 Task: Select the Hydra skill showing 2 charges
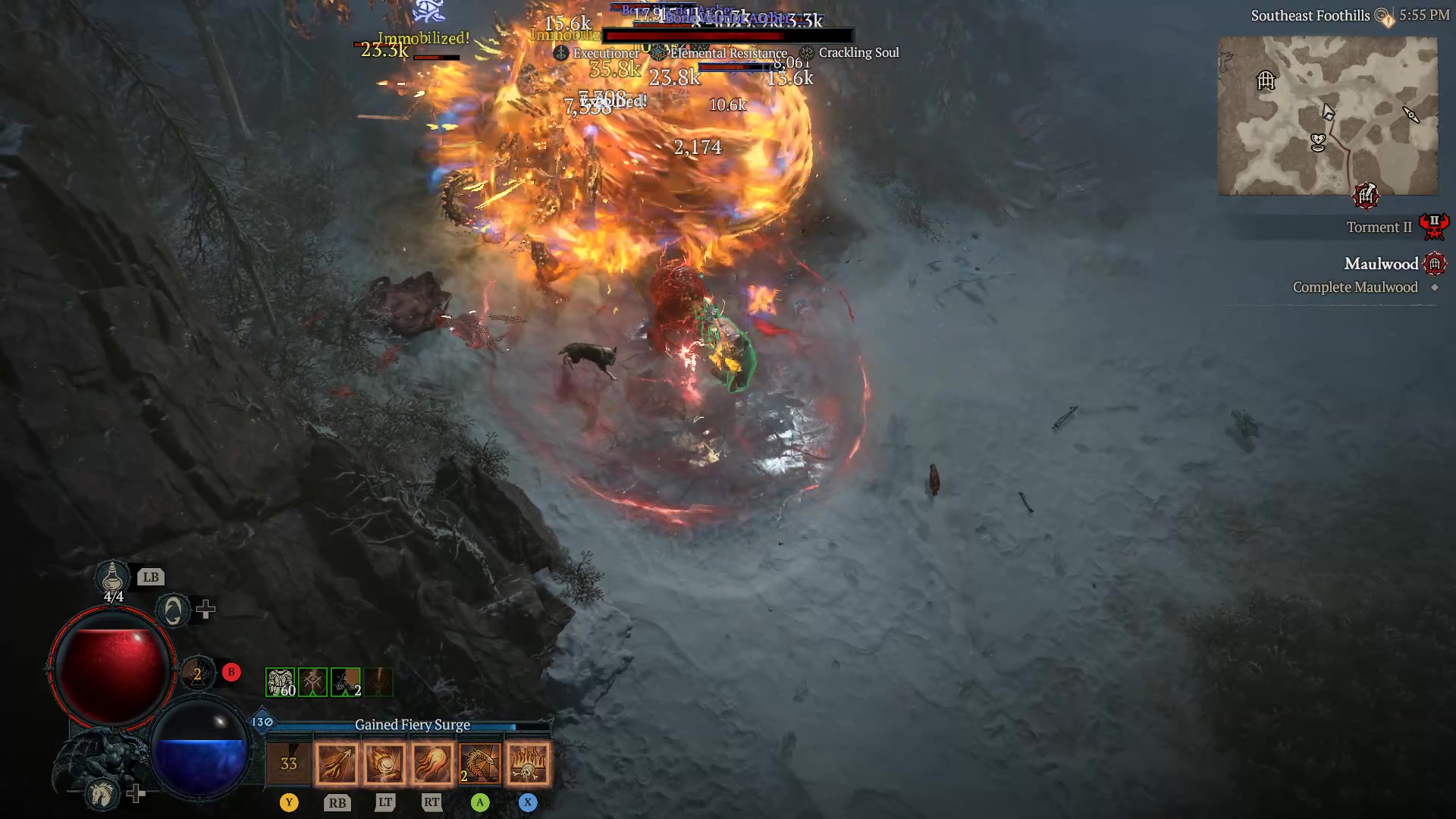pyautogui.click(x=480, y=762)
